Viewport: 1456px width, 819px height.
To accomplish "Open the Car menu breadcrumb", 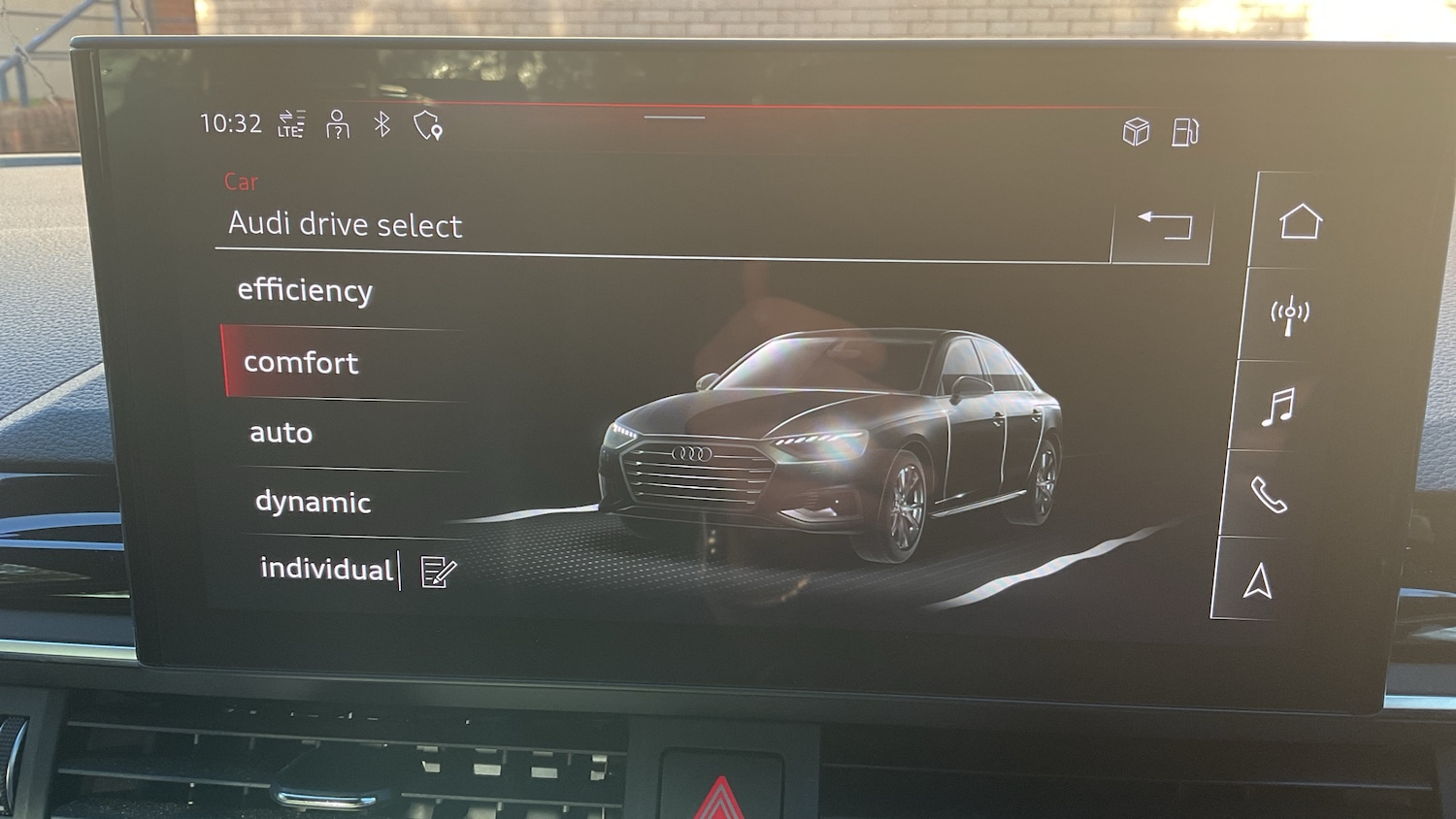I will click(x=241, y=181).
